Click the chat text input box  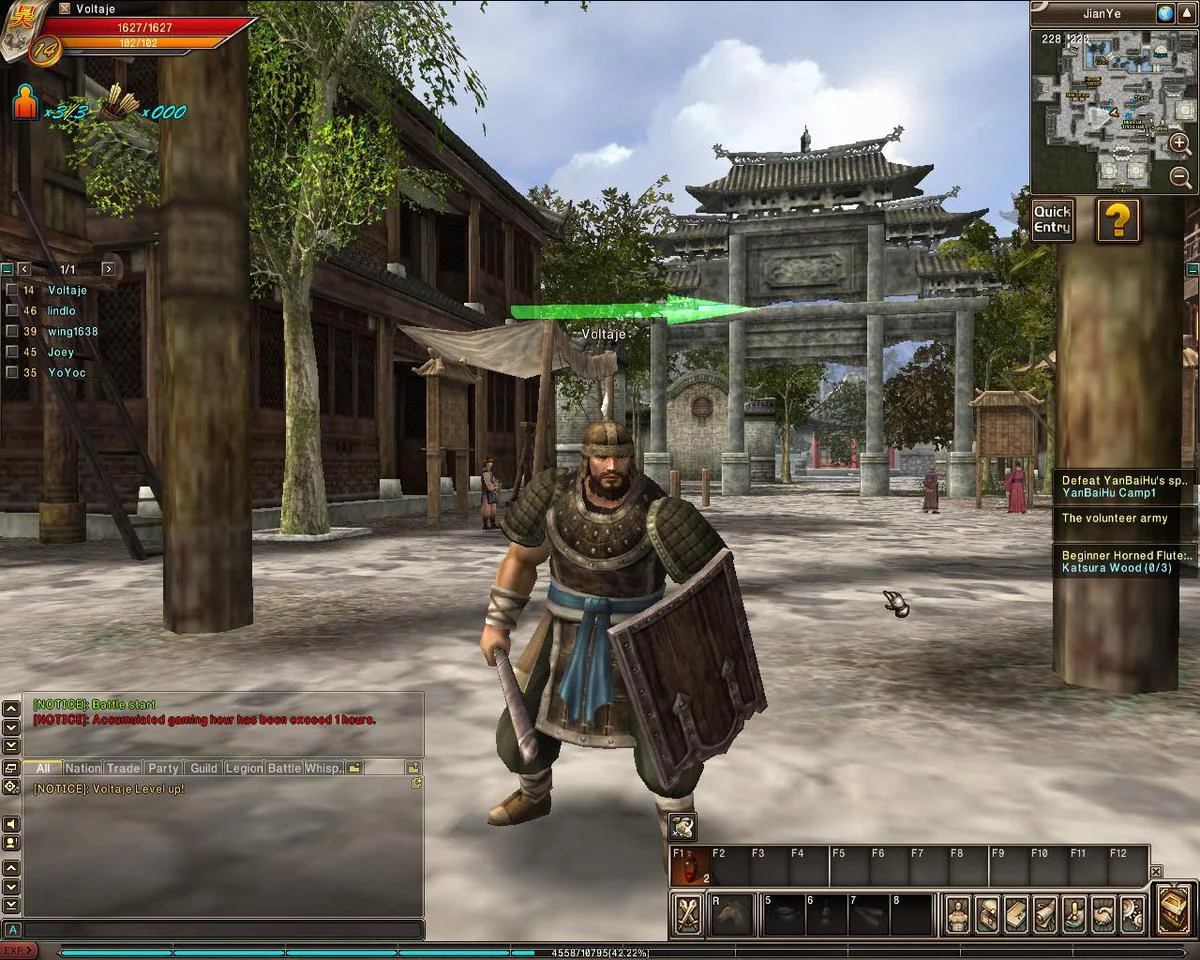click(220, 930)
